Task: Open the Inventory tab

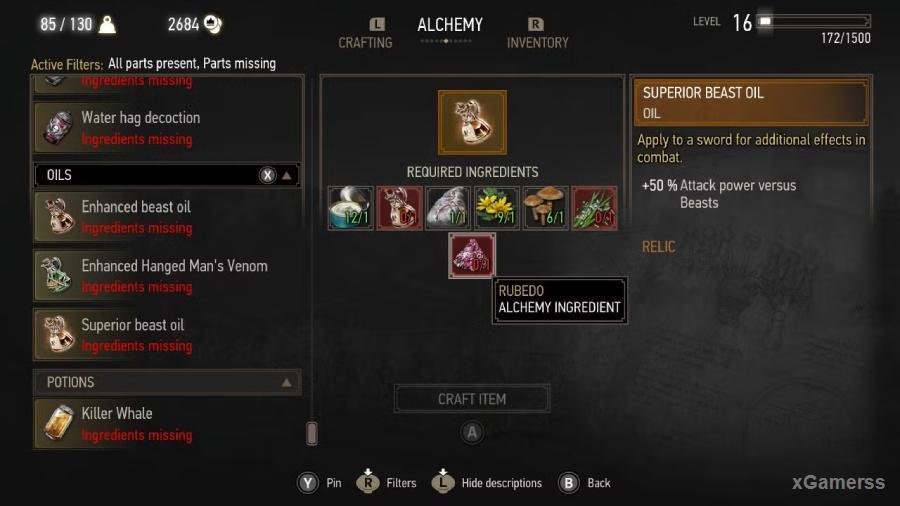Action: 537,42
